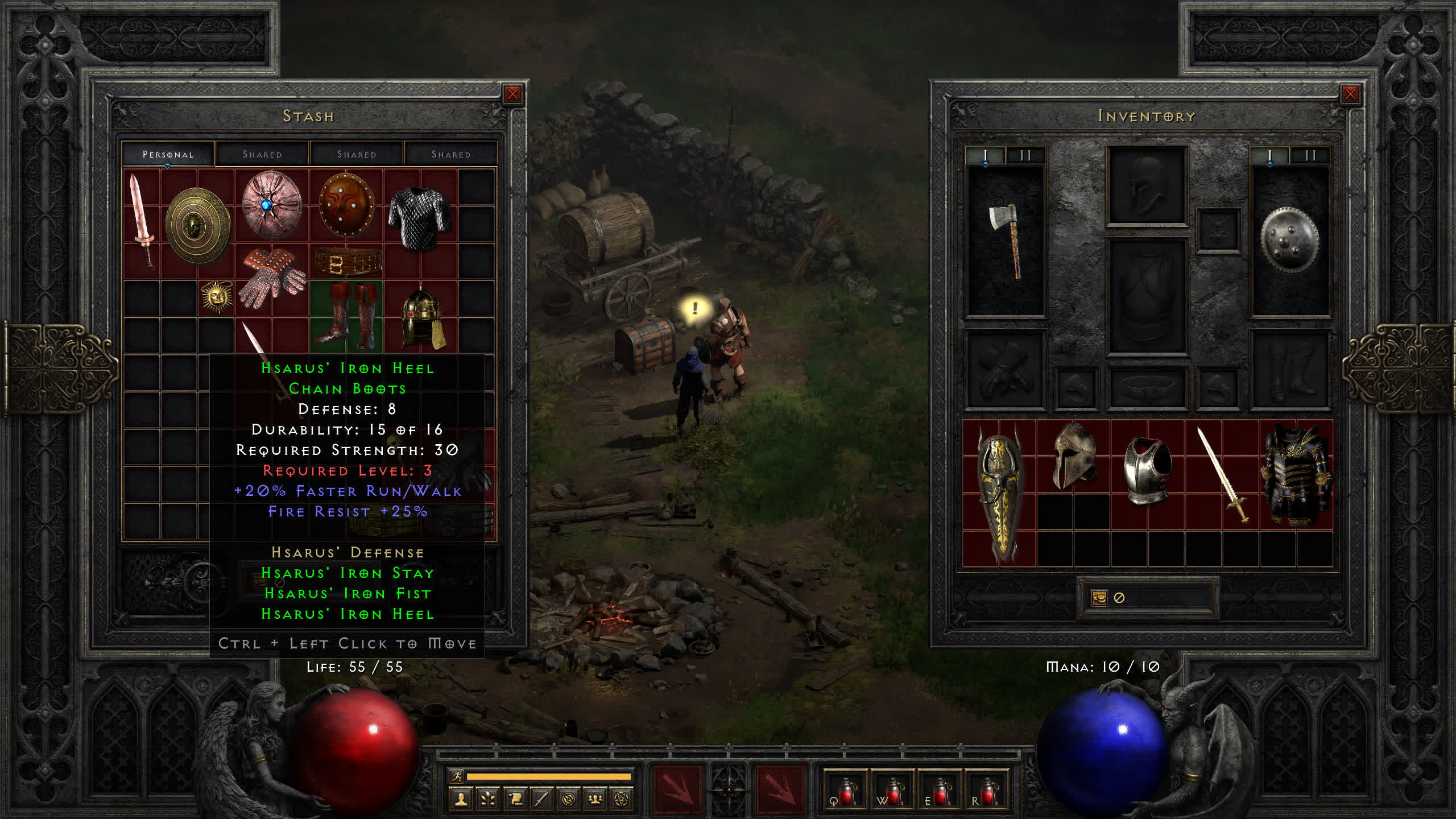1456x819 pixels.
Task: Close the Inventory panel
Action: point(1350,94)
